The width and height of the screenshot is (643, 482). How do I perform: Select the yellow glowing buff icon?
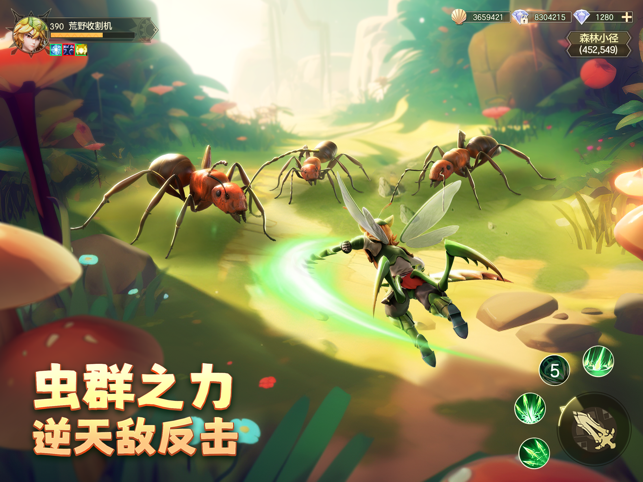click(x=81, y=49)
